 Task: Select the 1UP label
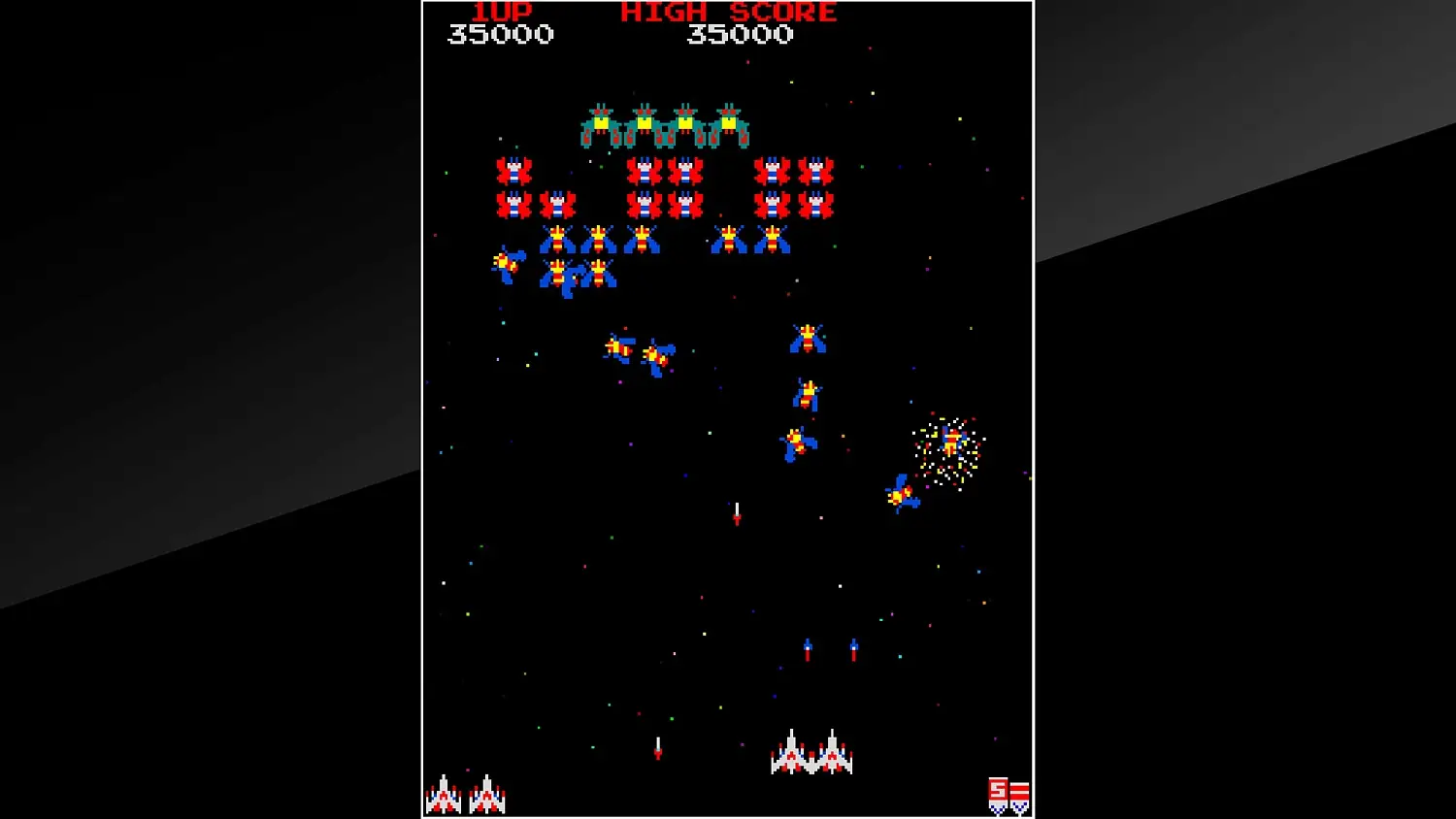[504, 12]
